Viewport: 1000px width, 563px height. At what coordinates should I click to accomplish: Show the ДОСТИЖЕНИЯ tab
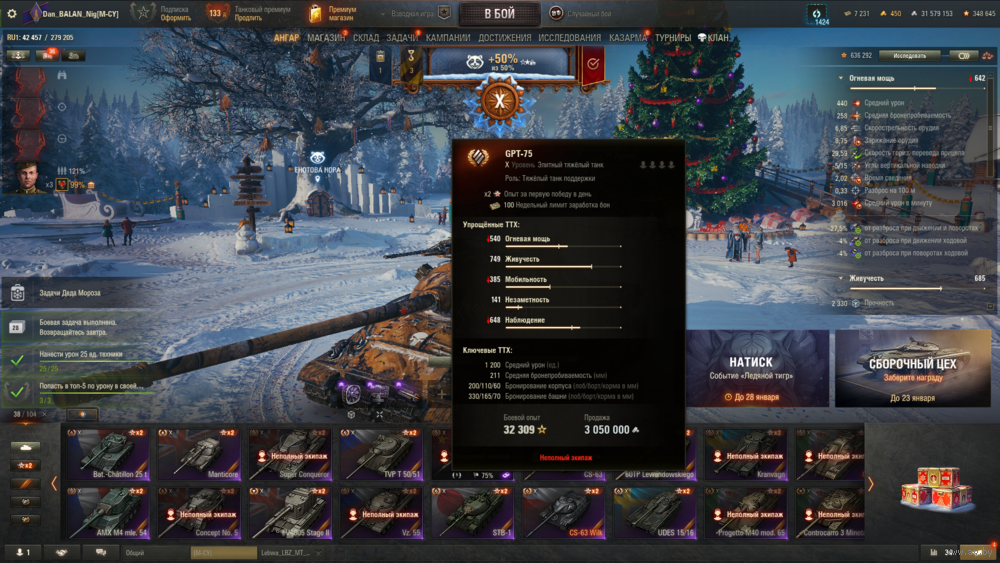point(505,38)
